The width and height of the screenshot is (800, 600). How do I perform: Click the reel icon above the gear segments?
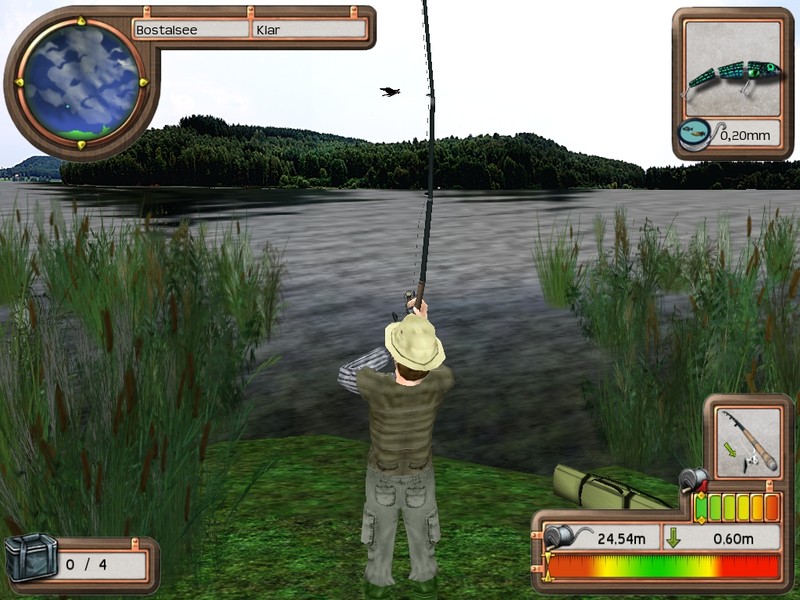pyautogui.click(x=691, y=482)
